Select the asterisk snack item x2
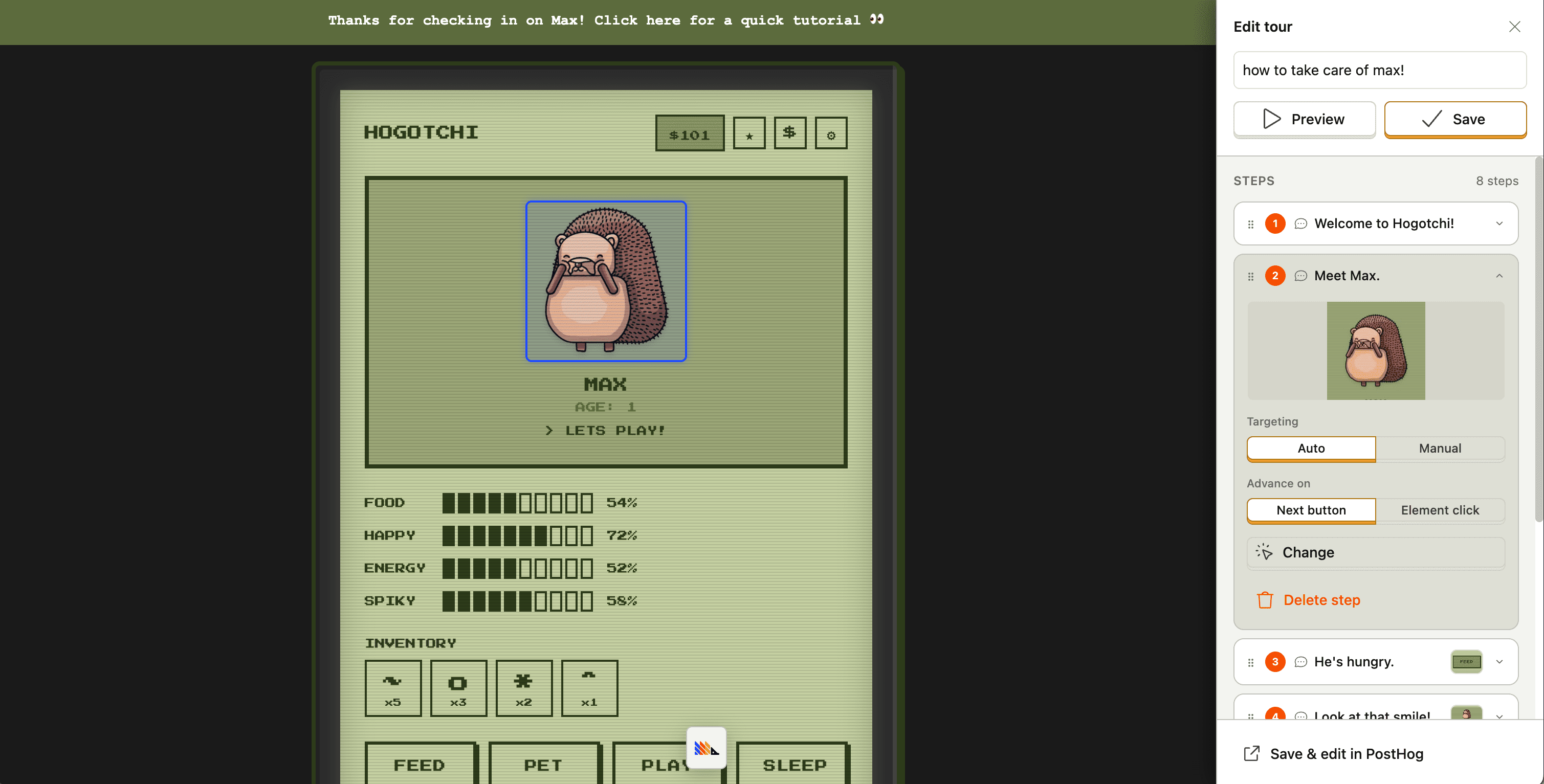The width and height of the screenshot is (1544, 784). [524, 687]
